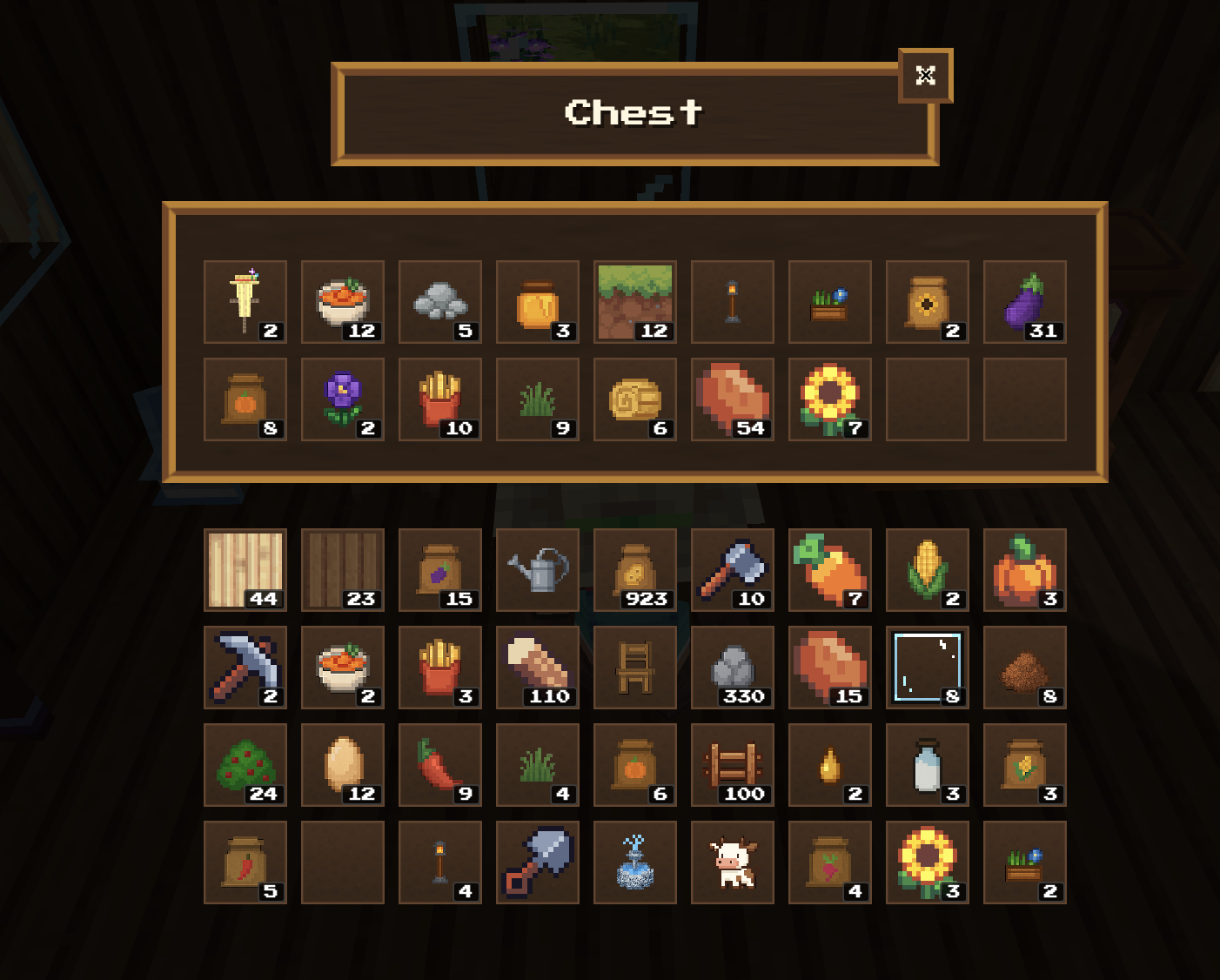
Task: Close the Chest window
Action: (x=925, y=76)
